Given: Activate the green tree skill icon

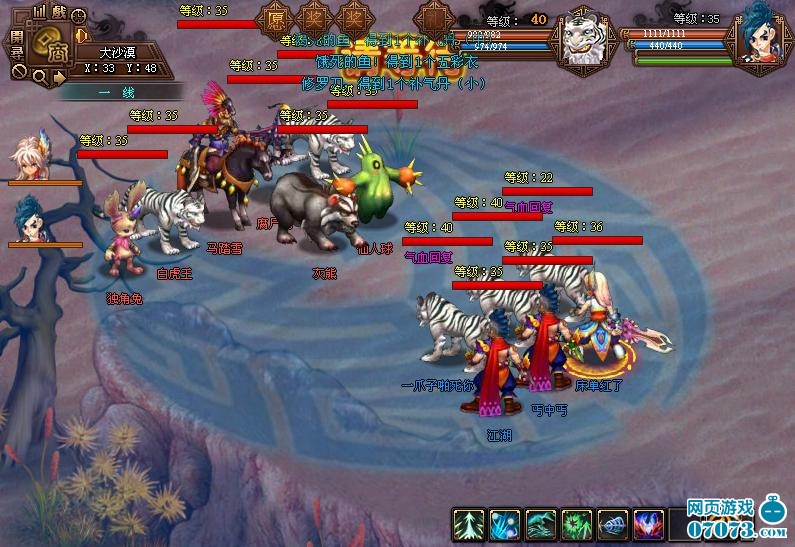Looking at the screenshot, I should [468, 524].
